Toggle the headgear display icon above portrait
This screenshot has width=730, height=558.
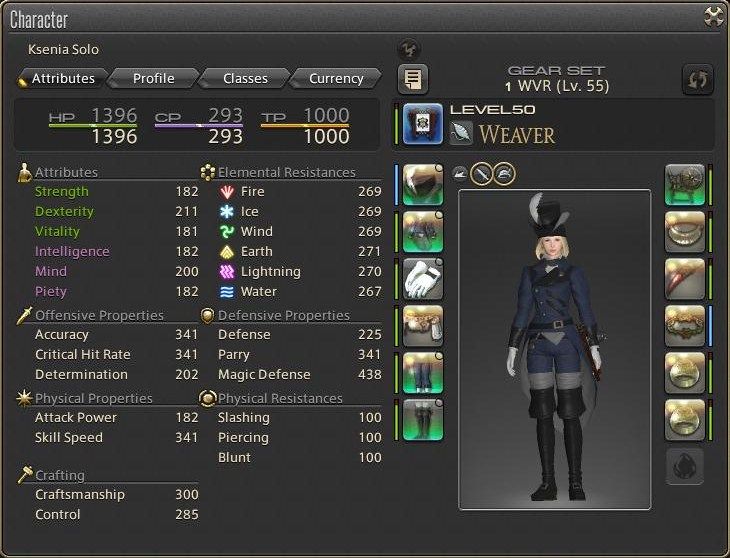point(504,172)
